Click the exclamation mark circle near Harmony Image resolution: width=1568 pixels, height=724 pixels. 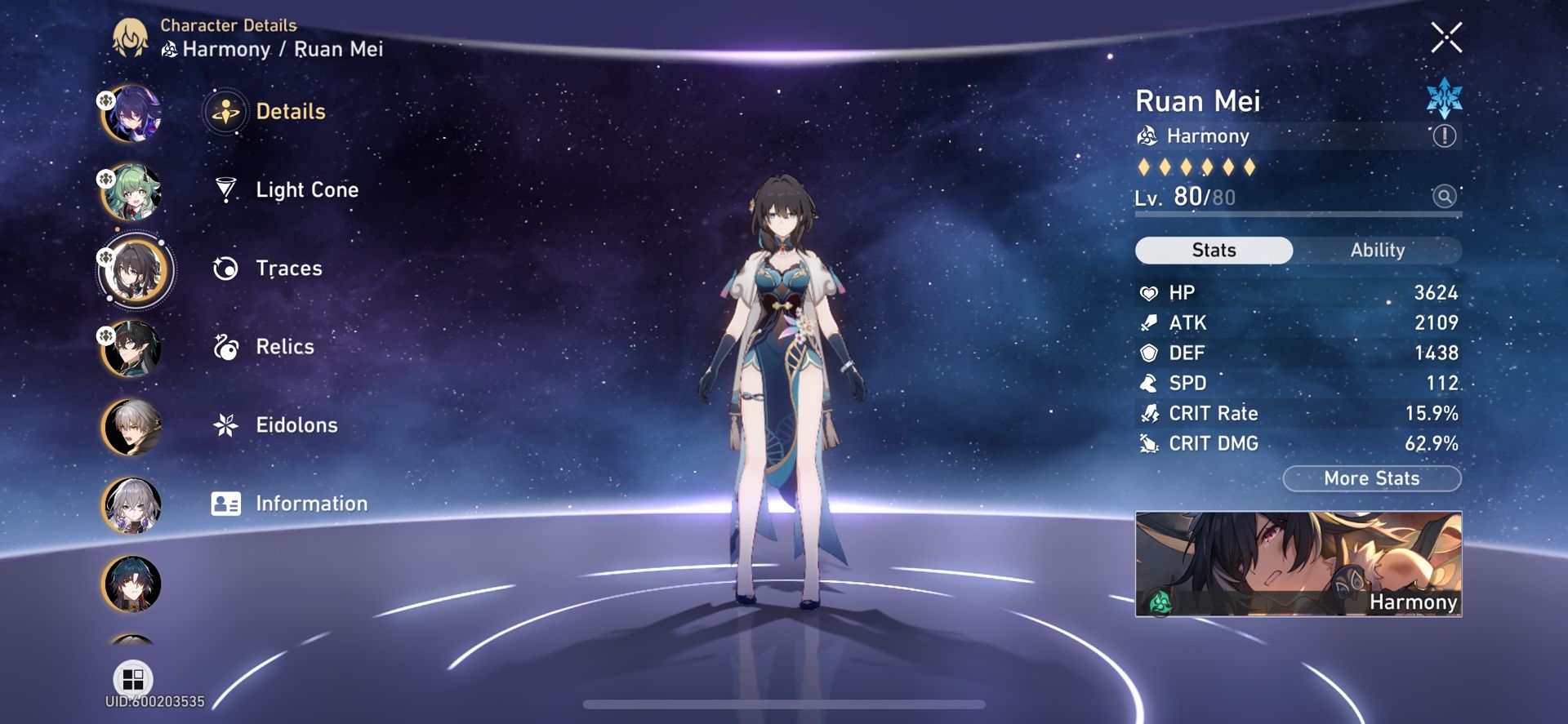point(1446,137)
